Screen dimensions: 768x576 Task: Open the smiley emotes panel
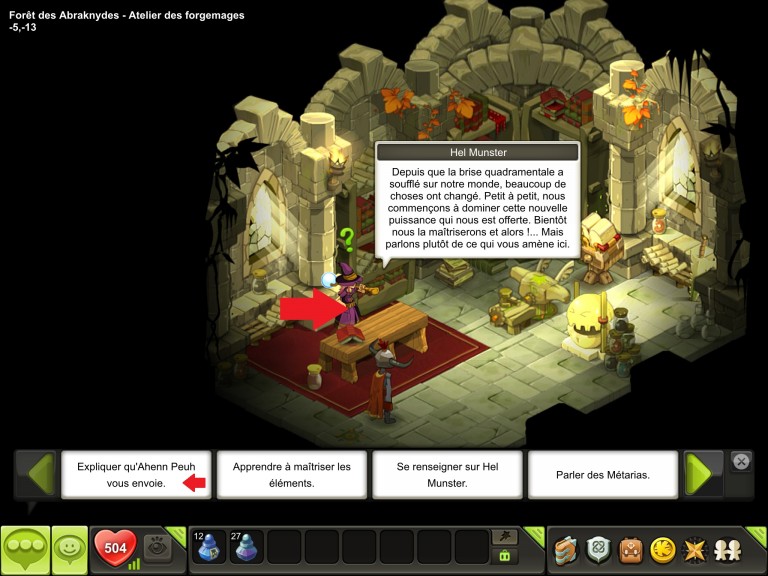pyautogui.click(x=70, y=549)
